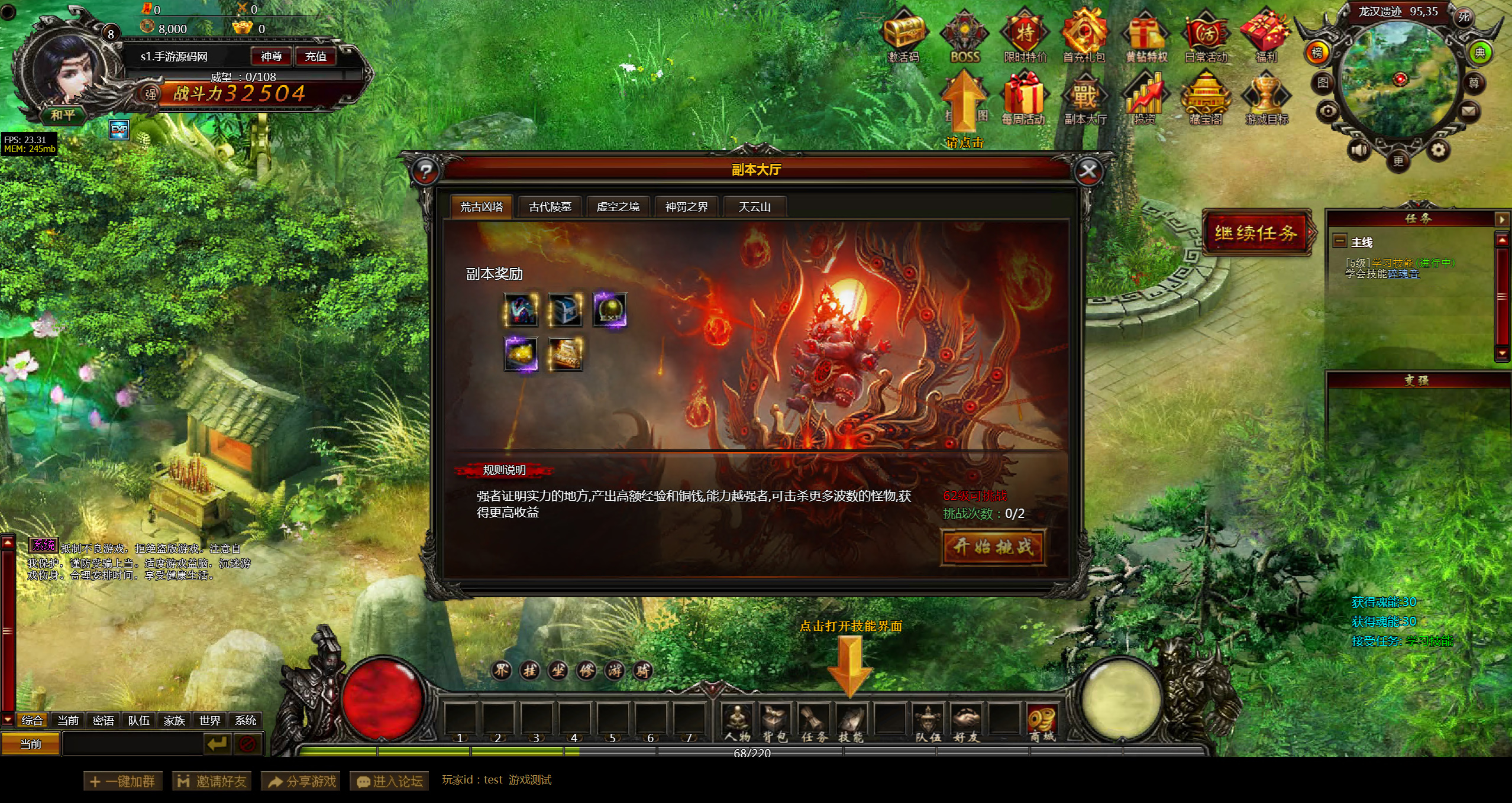Open the 激活码 treasure chest icon

904,37
